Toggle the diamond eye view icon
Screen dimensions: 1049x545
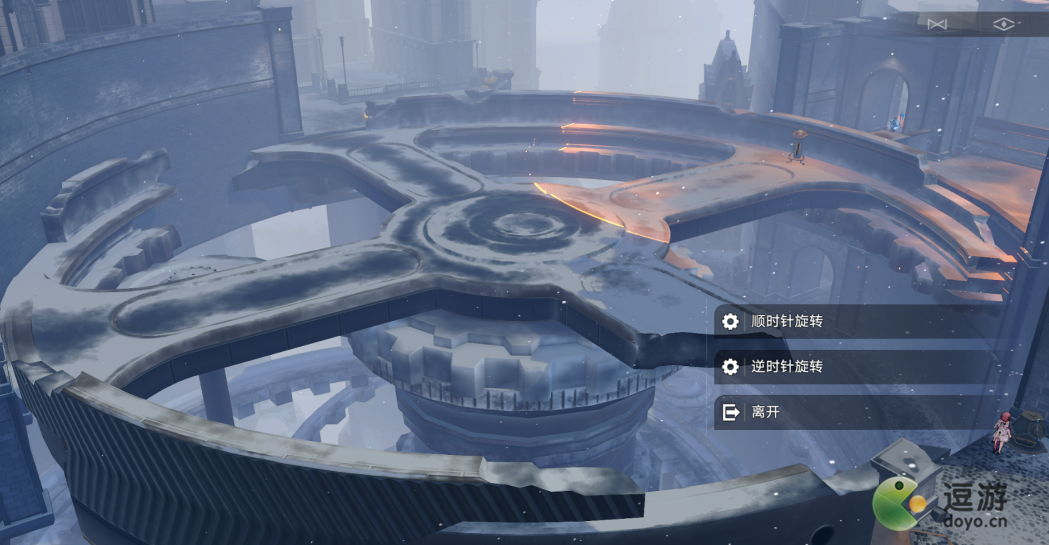tap(1003, 24)
